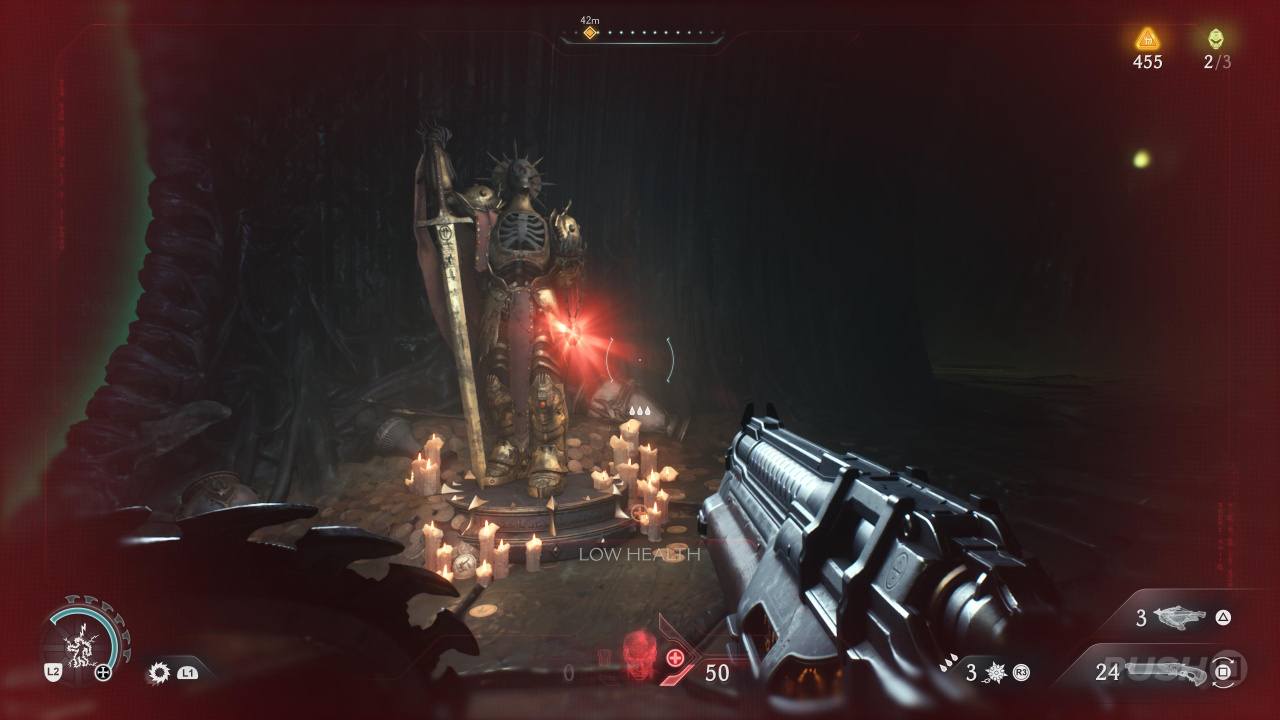Choose the spiked shuriken throwable icon

point(994,673)
